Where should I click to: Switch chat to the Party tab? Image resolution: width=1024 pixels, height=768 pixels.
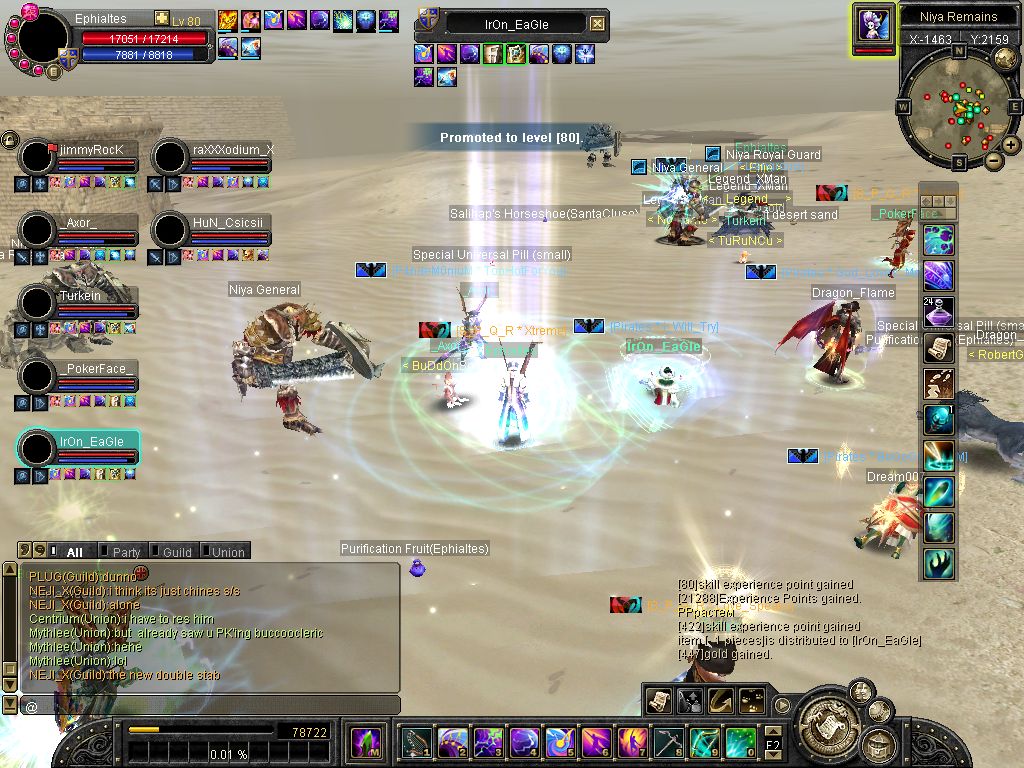click(x=126, y=551)
